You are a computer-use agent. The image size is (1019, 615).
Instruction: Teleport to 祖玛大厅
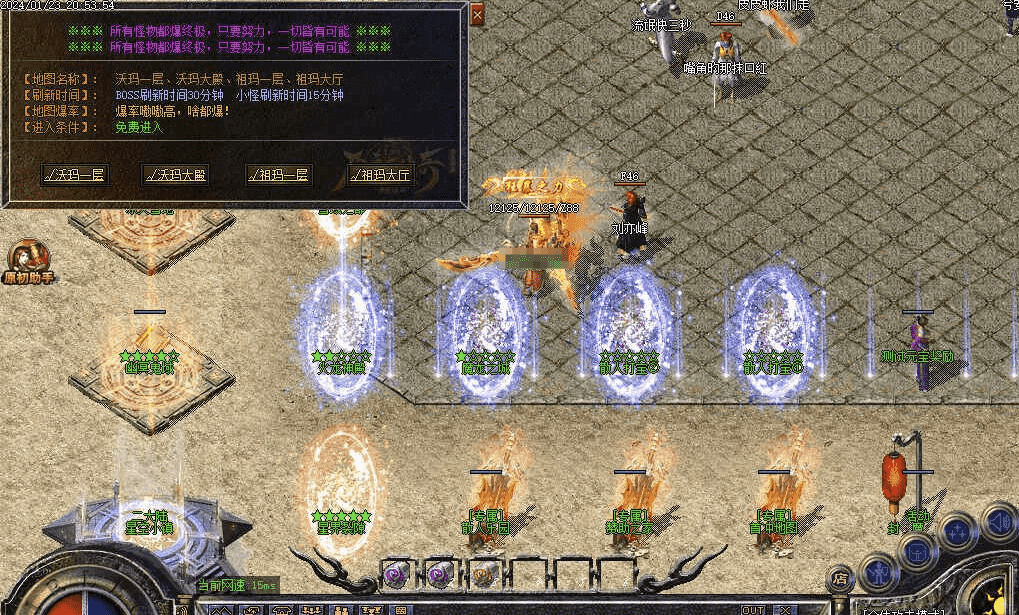coord(380,175)
